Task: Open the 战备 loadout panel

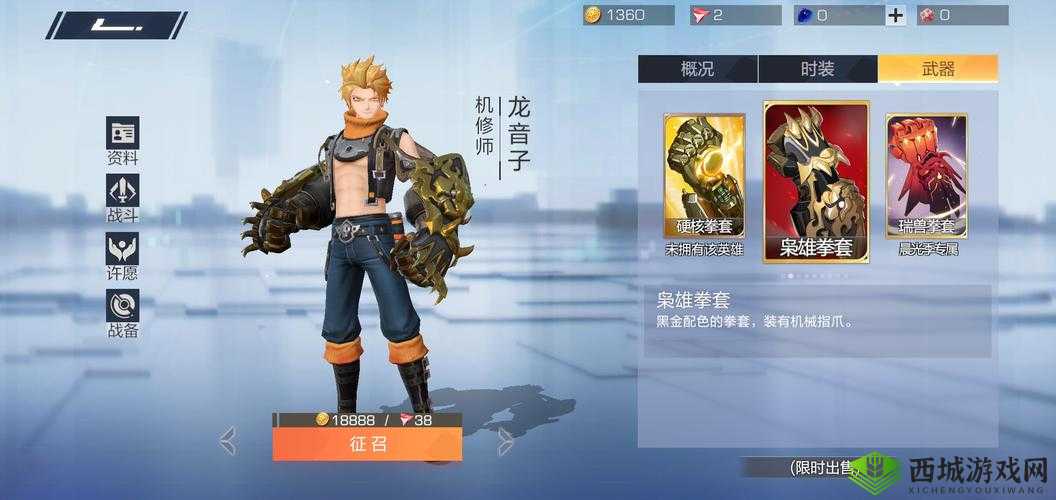Action: (x=122, y=313)
